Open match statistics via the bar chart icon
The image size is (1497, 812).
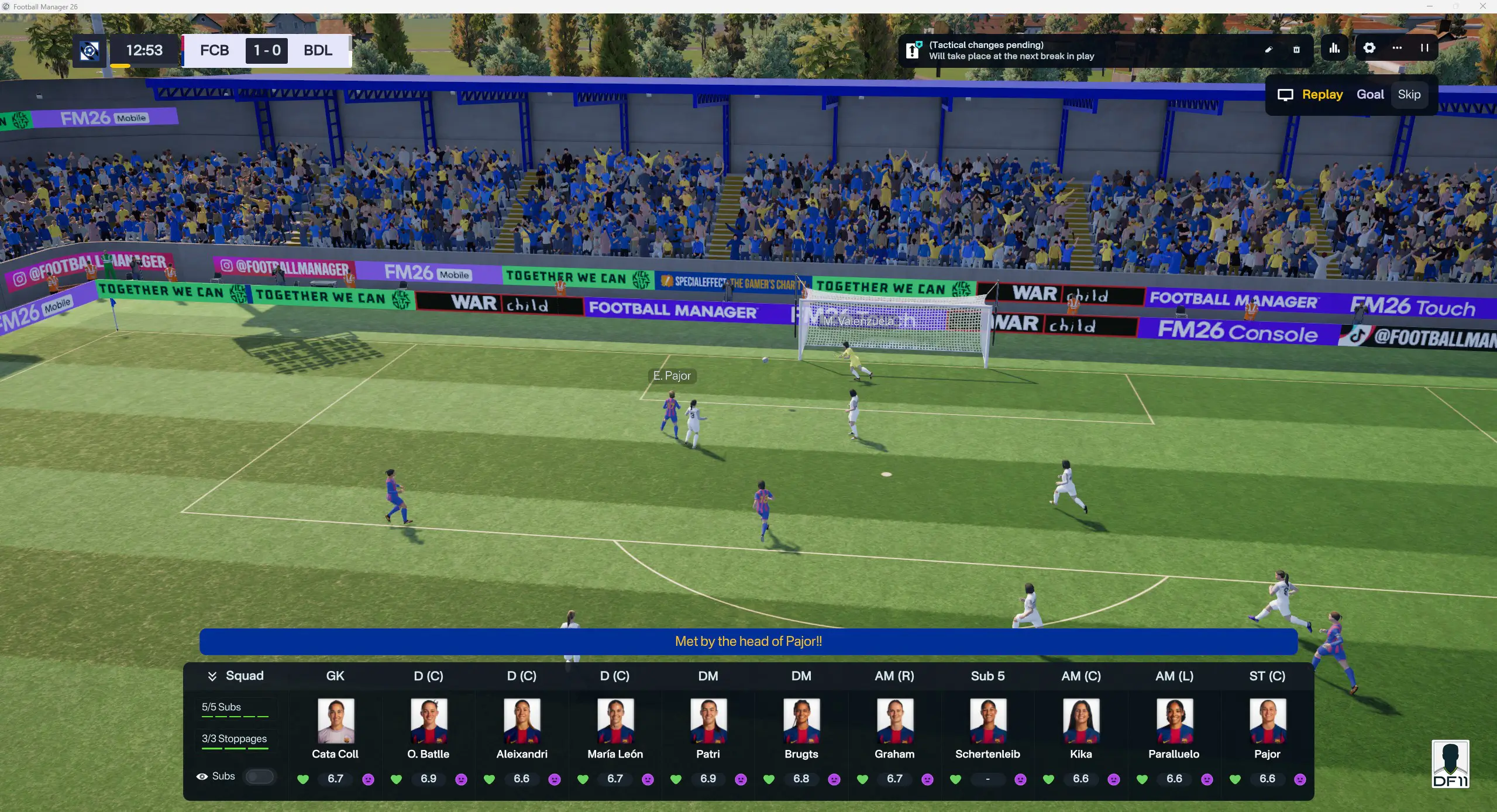coord(1334,48)
